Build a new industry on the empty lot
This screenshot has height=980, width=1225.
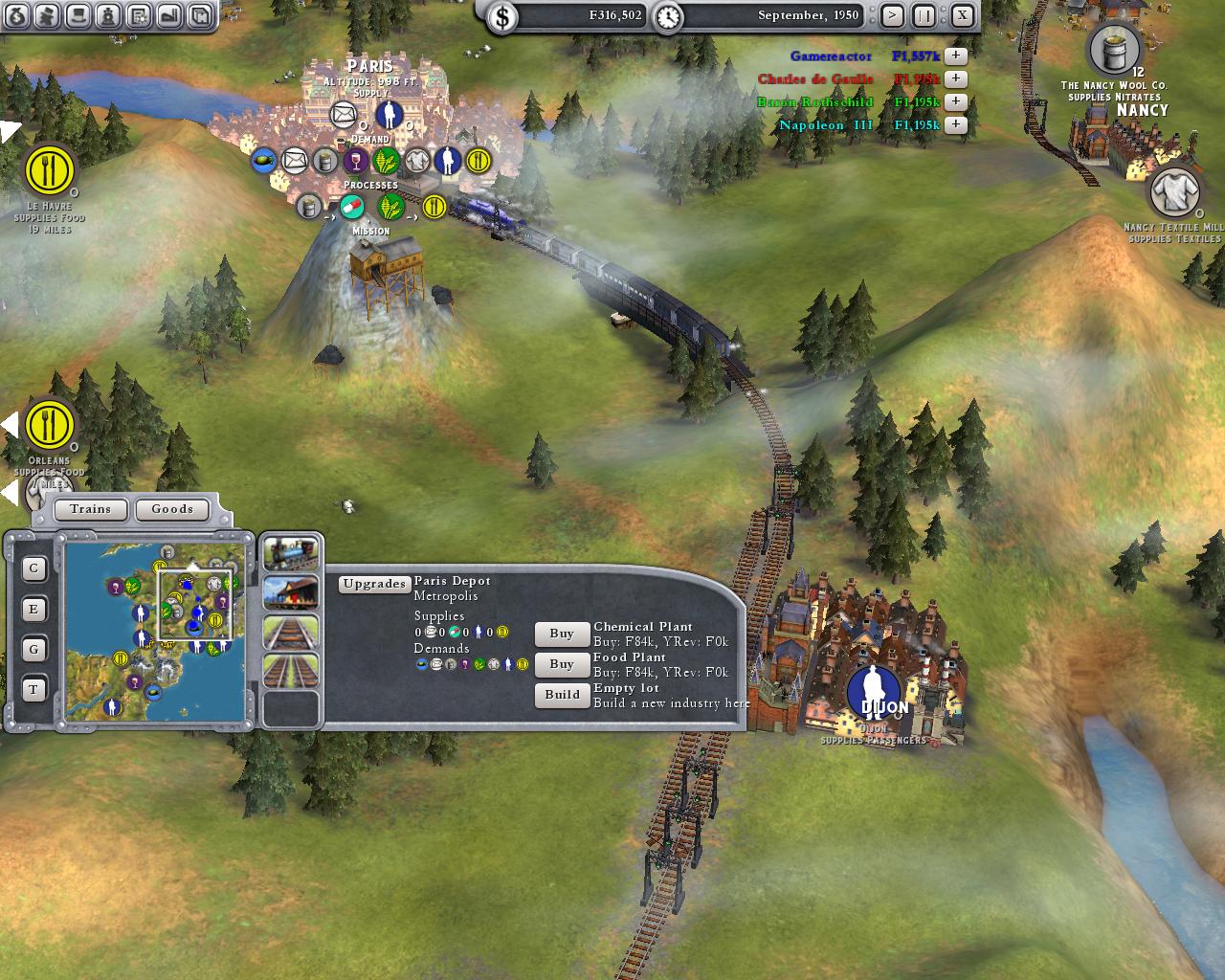562,696
